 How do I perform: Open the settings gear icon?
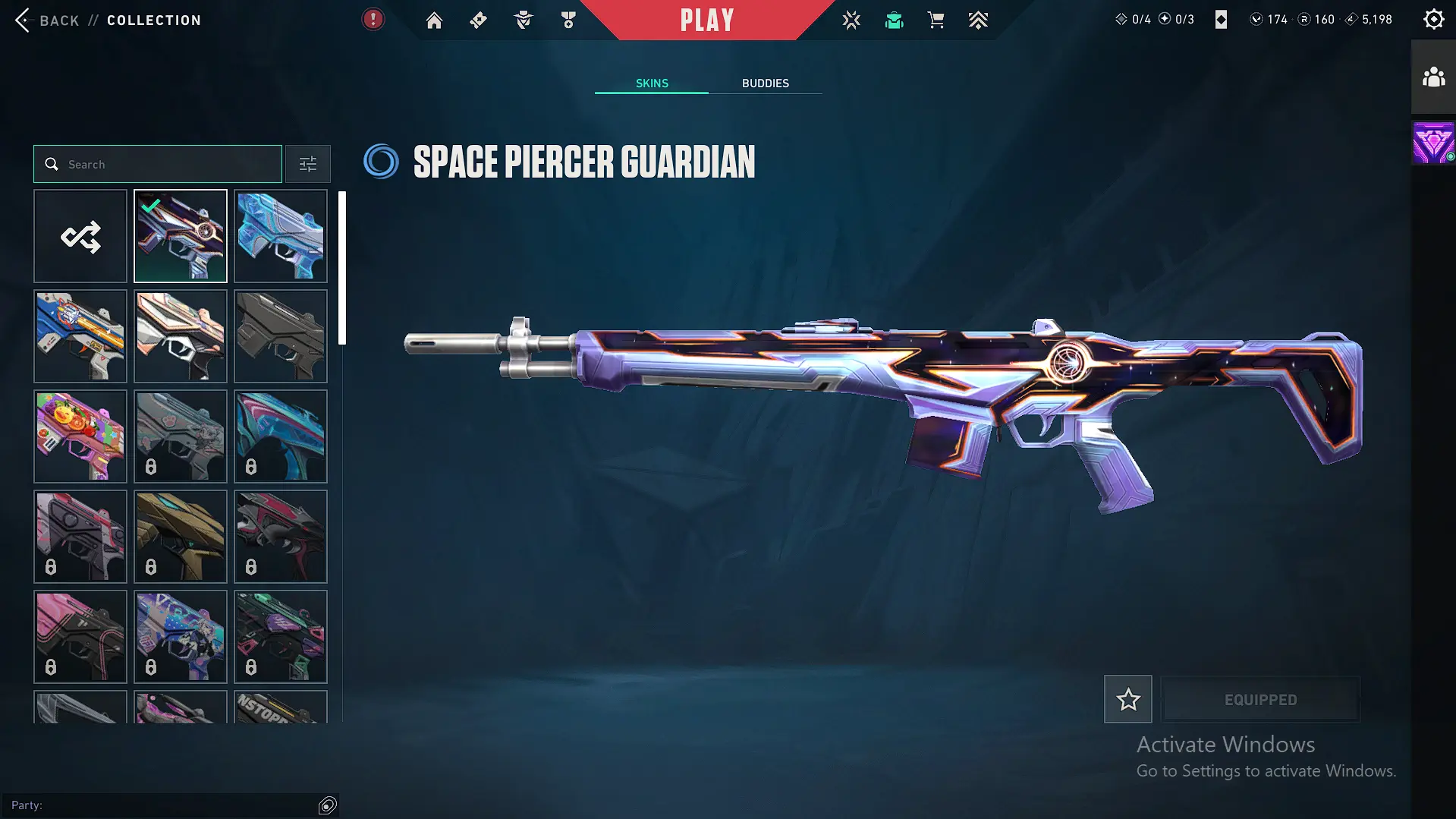pyautogui.click(x=1433, y=20)
